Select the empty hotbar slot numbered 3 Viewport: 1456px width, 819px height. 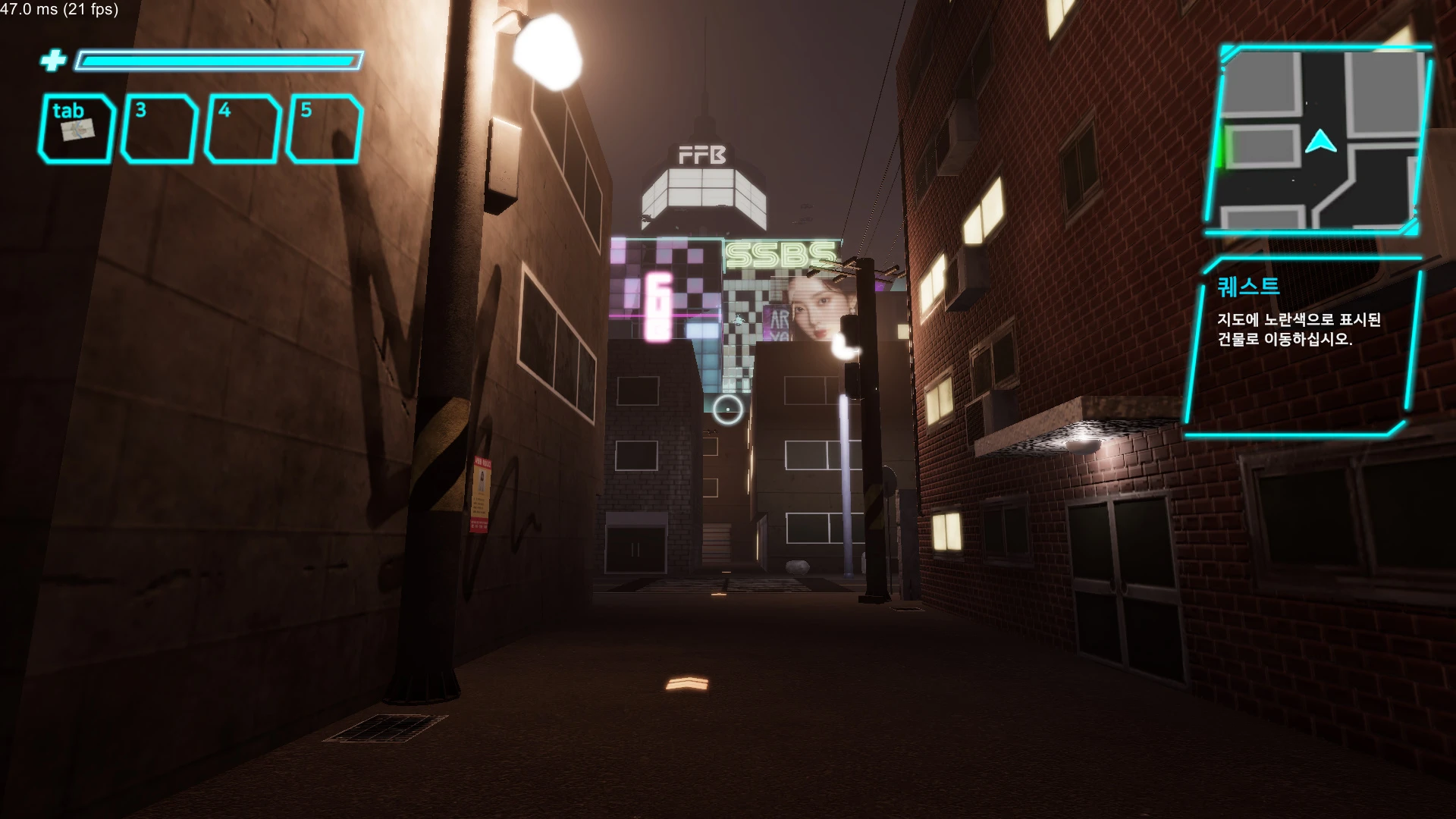point(159,129)
